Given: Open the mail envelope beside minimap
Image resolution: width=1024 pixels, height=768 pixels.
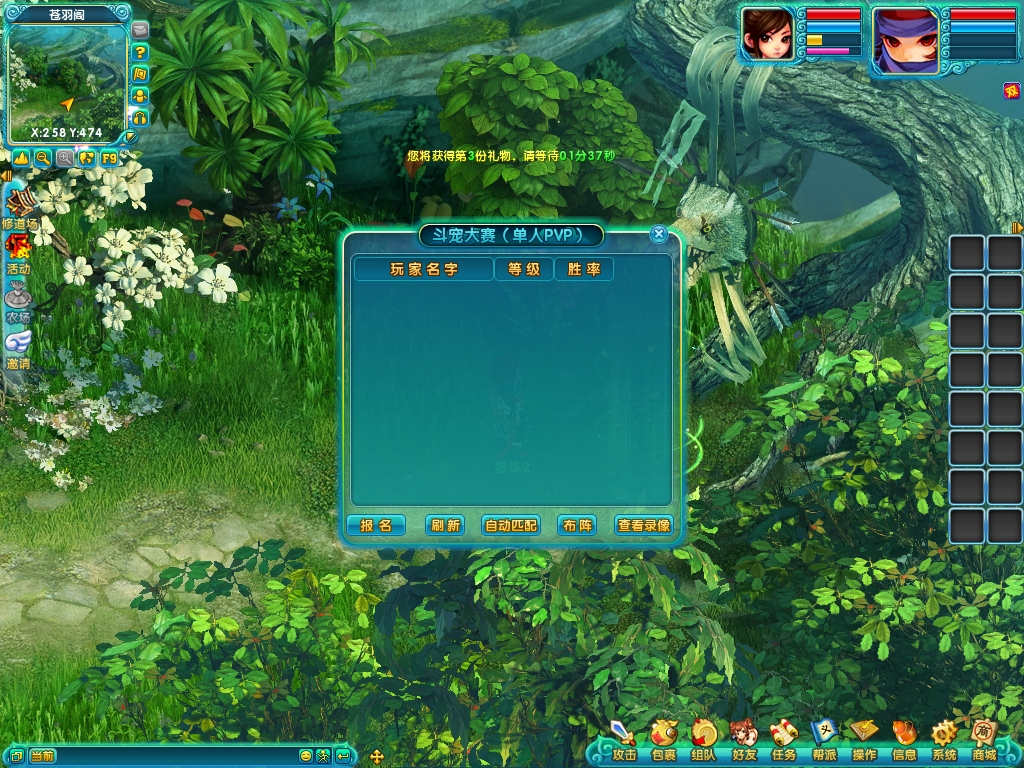Looking at the screenshot, I should 139,30.
